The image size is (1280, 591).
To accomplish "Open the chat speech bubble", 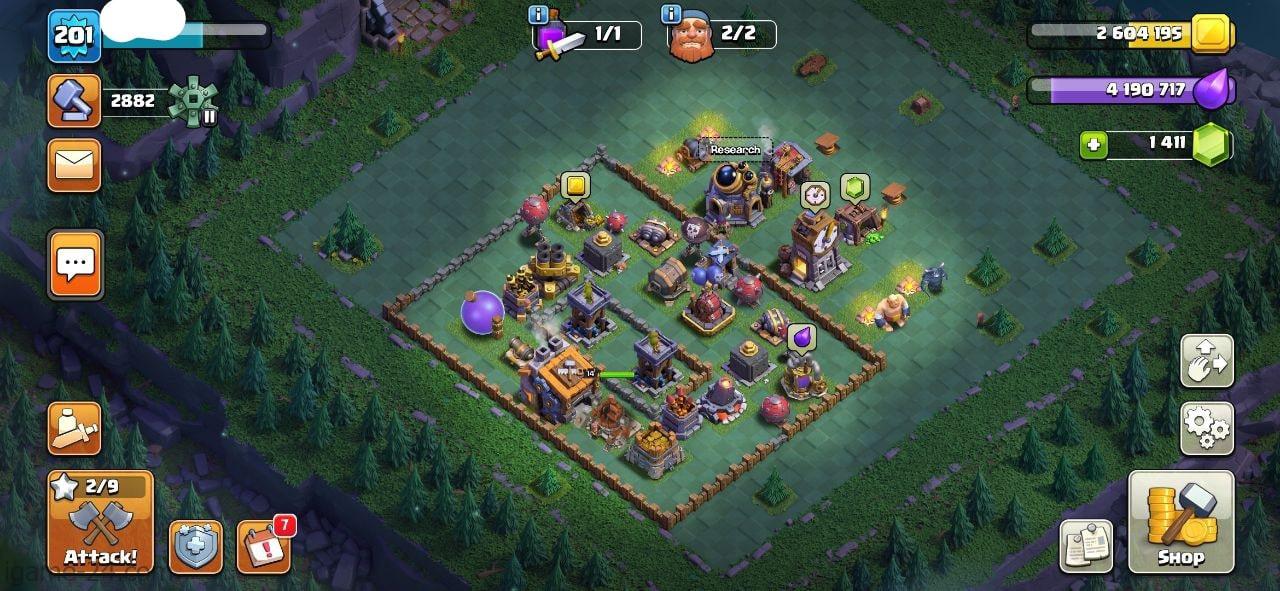I will [75, 264].
